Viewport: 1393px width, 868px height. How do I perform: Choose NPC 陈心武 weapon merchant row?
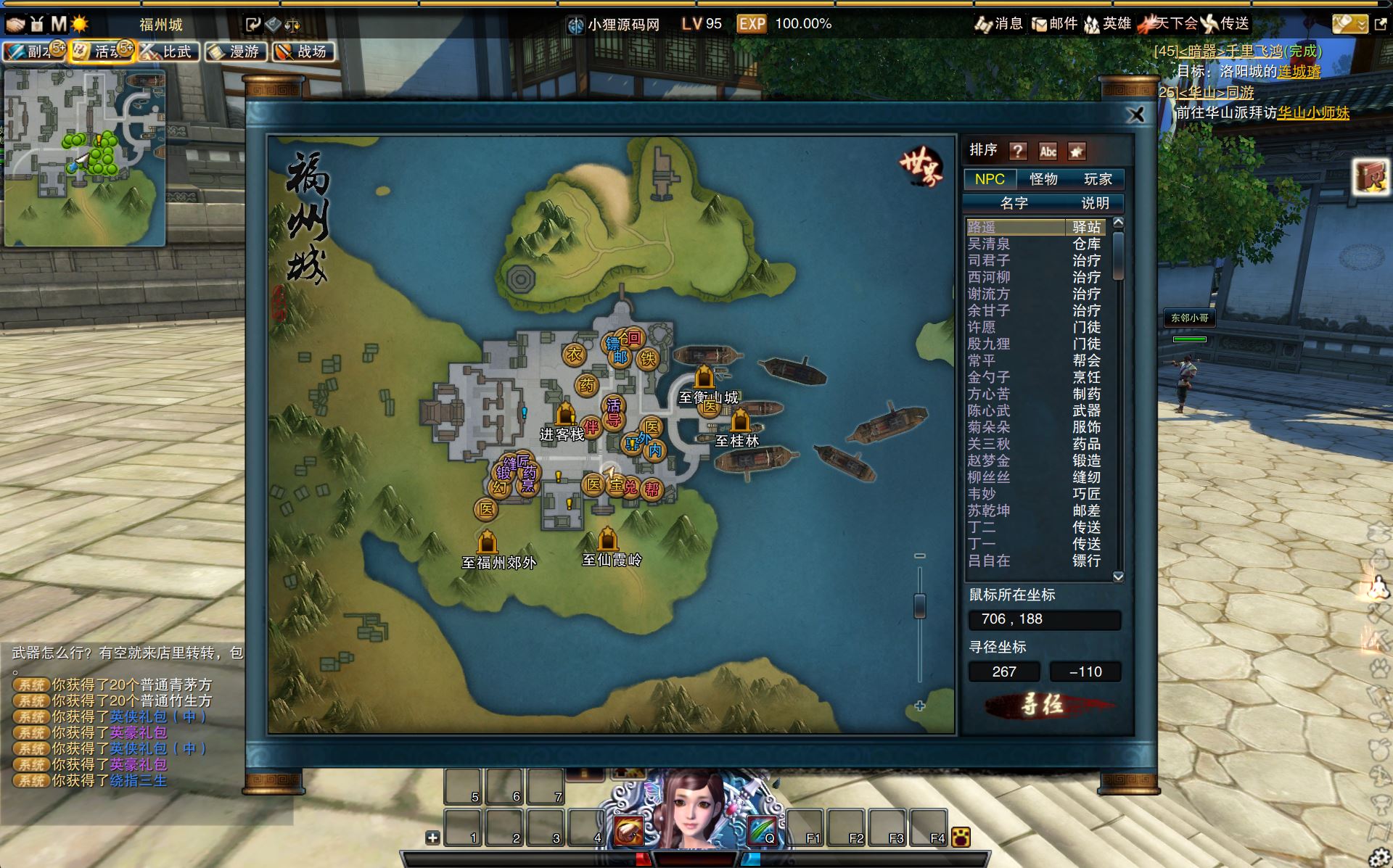988,411
